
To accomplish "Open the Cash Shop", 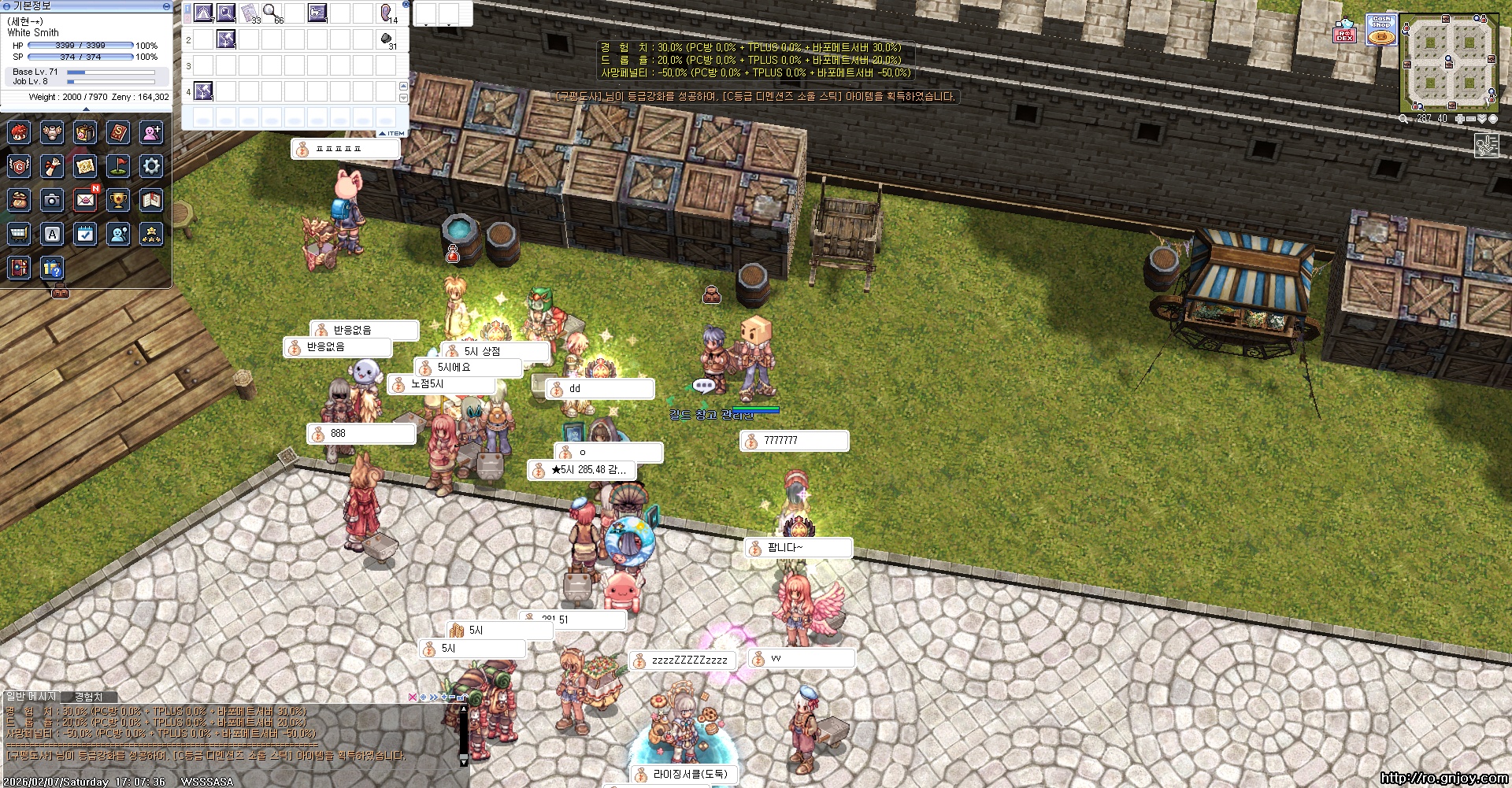I will pos(1380,31).
